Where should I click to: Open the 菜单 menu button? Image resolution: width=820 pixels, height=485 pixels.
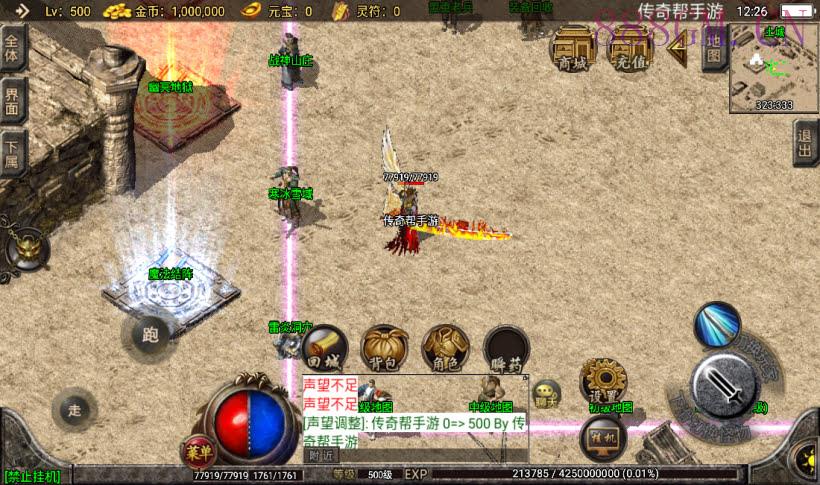[198, 449]
